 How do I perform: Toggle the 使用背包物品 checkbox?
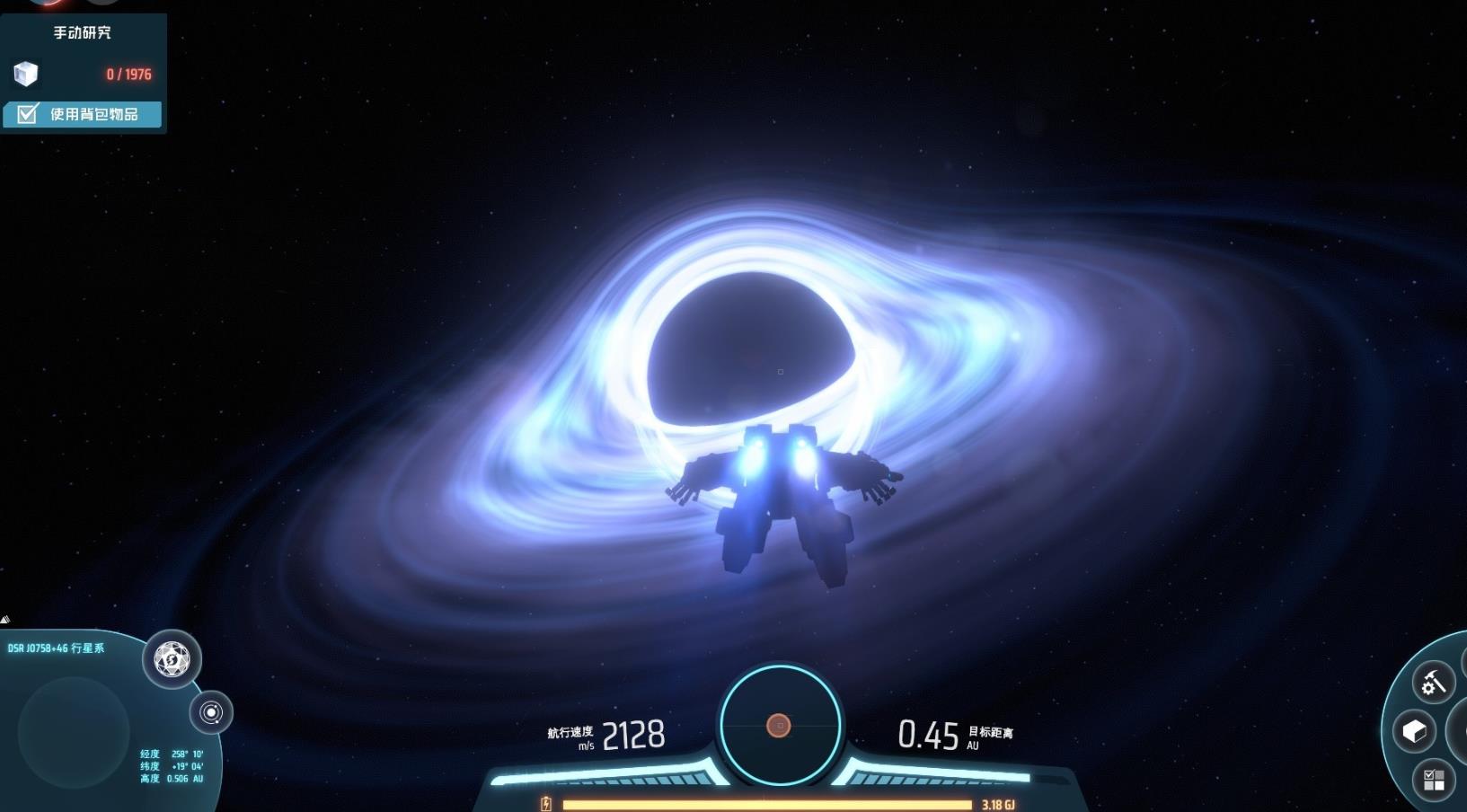(28, 114)
